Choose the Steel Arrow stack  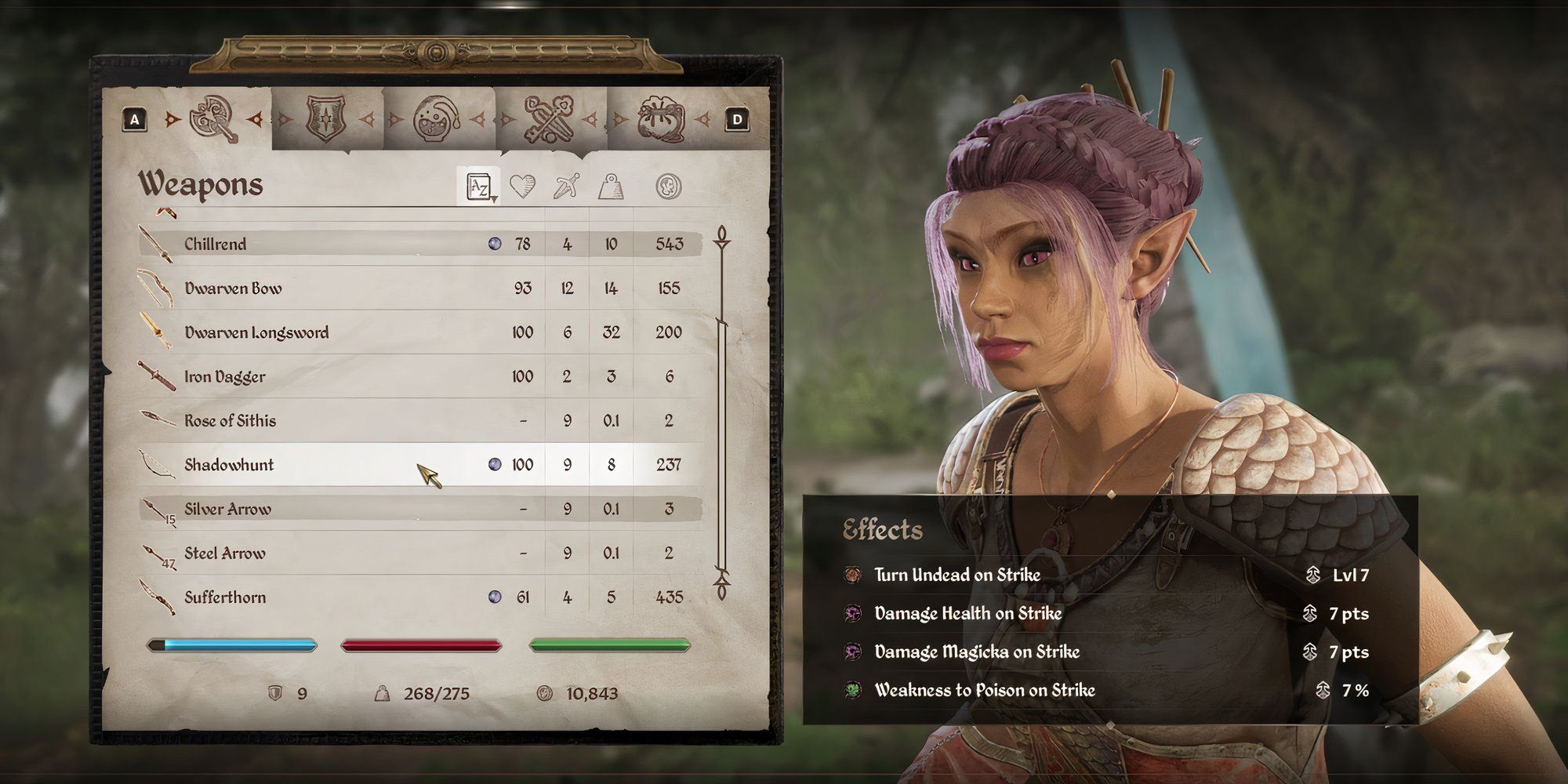(225, 554)
